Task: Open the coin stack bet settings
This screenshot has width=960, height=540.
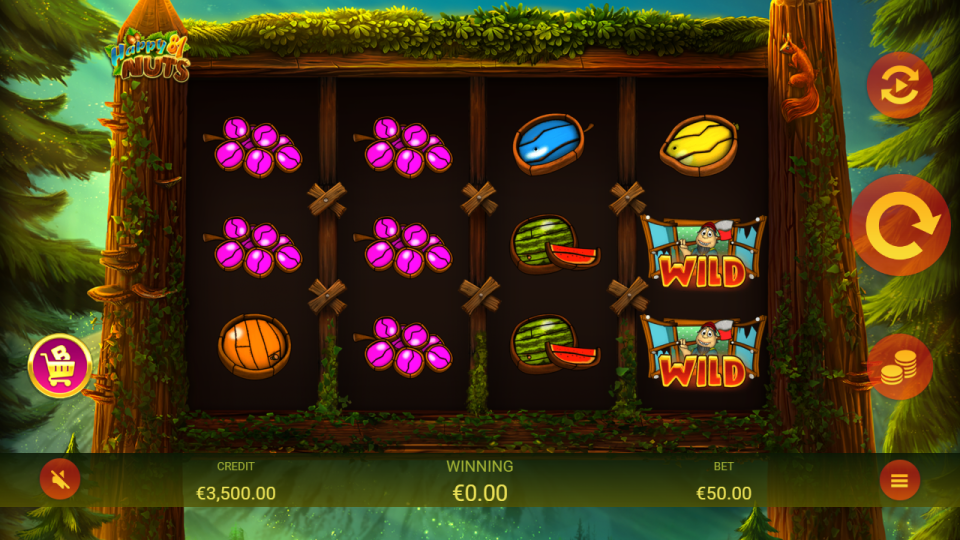Action: point(899,367)
